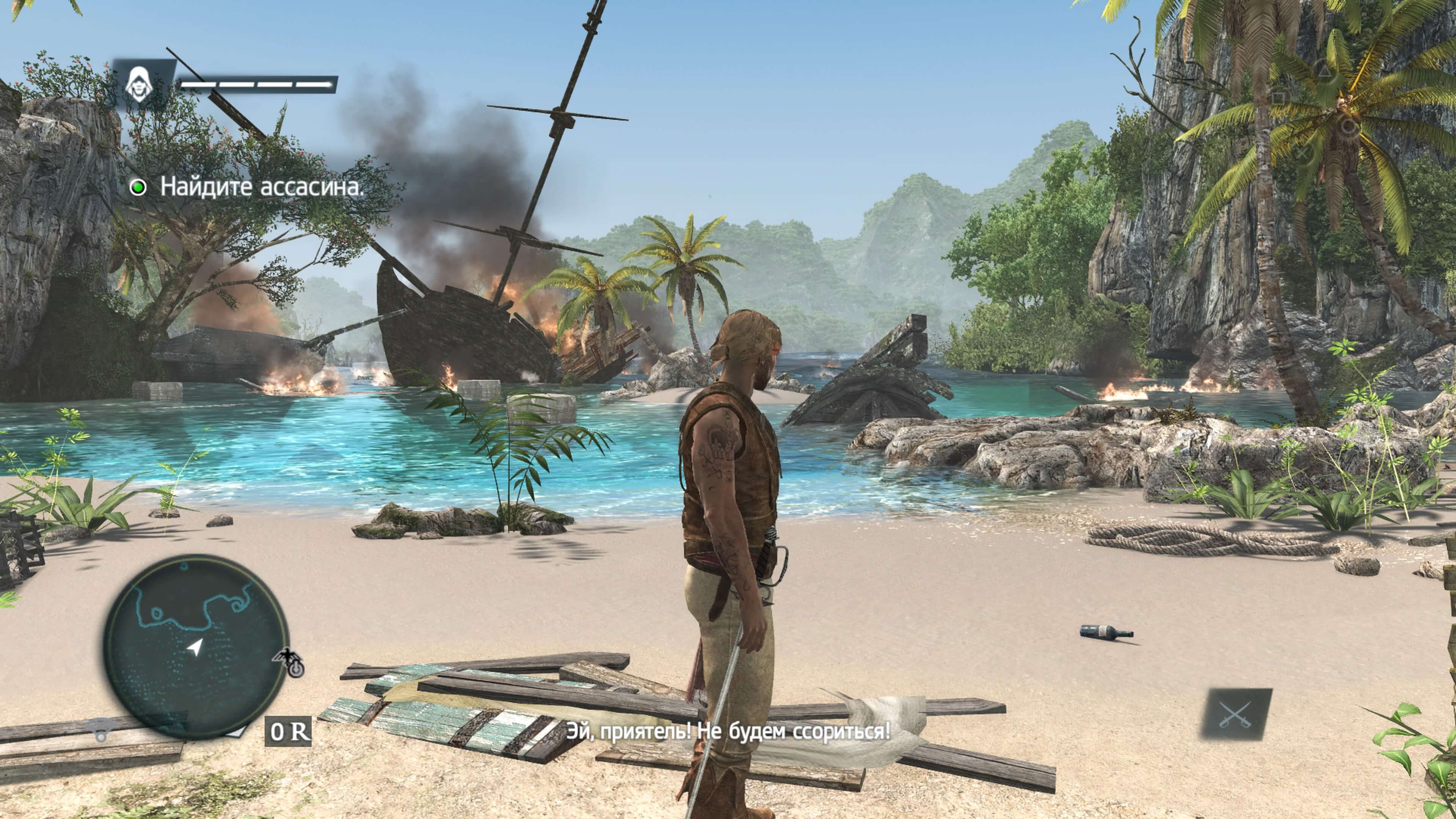Click the eagle icon beside the minimap
The height and width of the screenshot is (819, 1456).
click(x=288, y=662)
